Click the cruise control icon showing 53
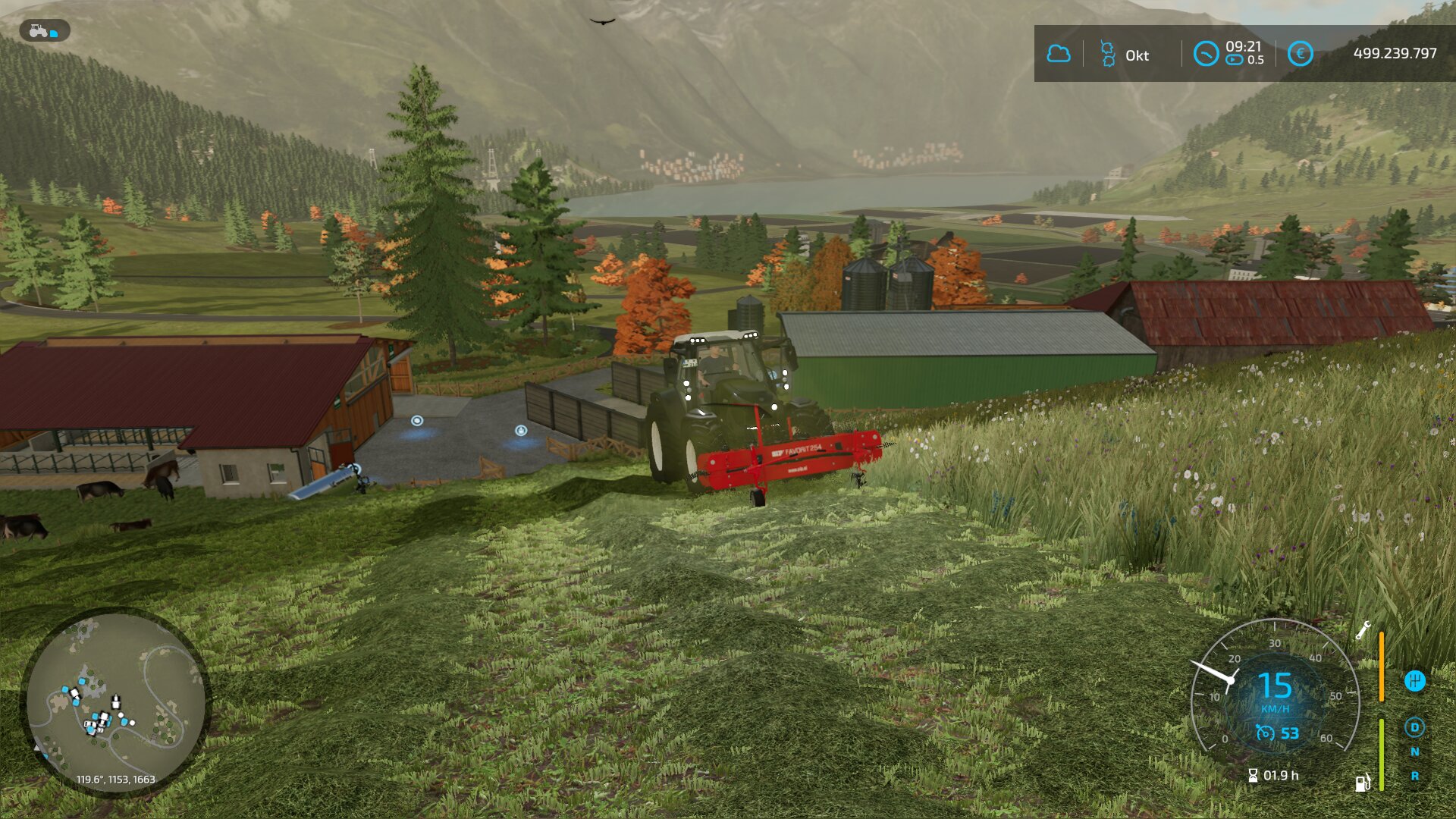1456x819 pixels. click(x=1264, y=733)
